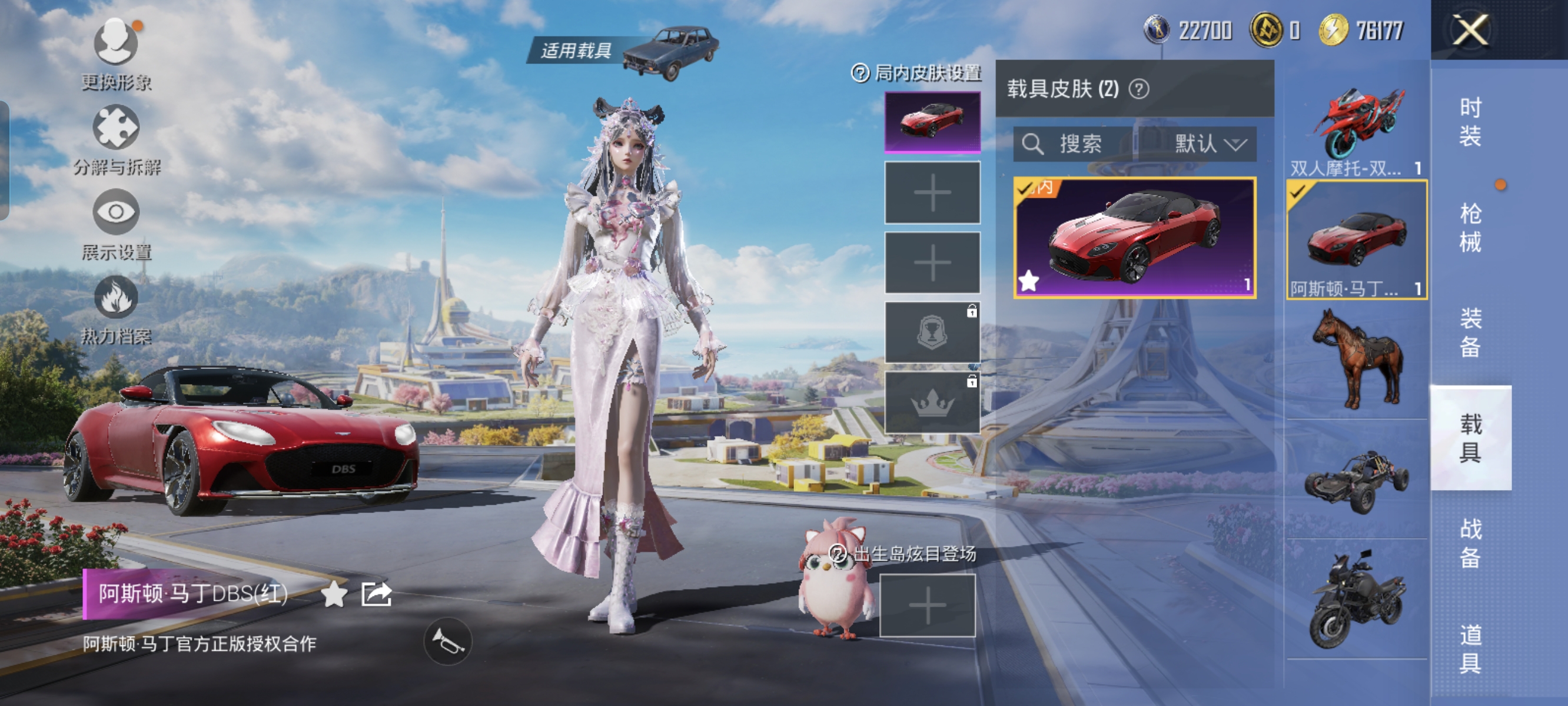Viewport: 1568px width, 706px height.
Task: Tap the horn trumpet button
Action: (x=447, y=641)
